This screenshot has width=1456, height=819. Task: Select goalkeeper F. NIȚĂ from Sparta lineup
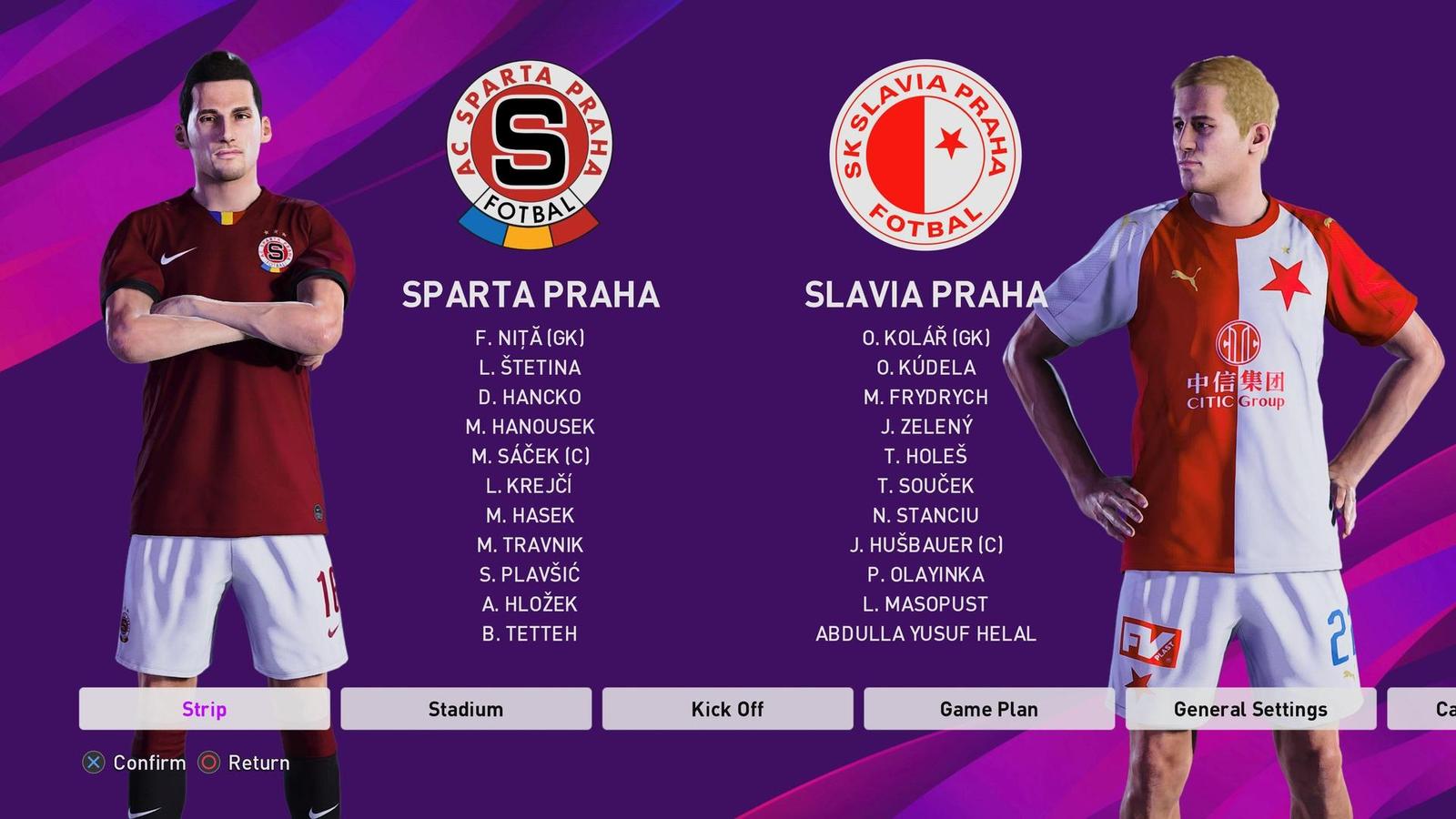531,339
